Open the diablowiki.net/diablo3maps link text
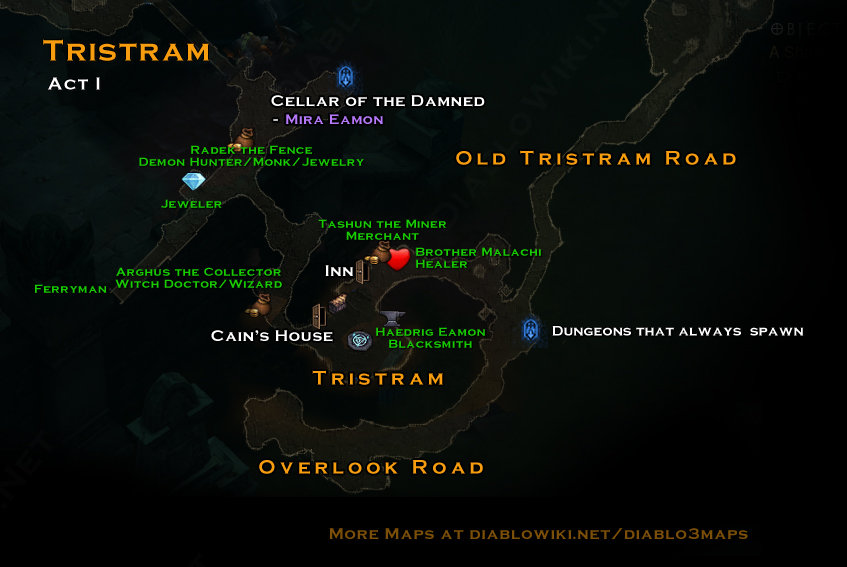847x567 pixels. click(x=594, y=534)
